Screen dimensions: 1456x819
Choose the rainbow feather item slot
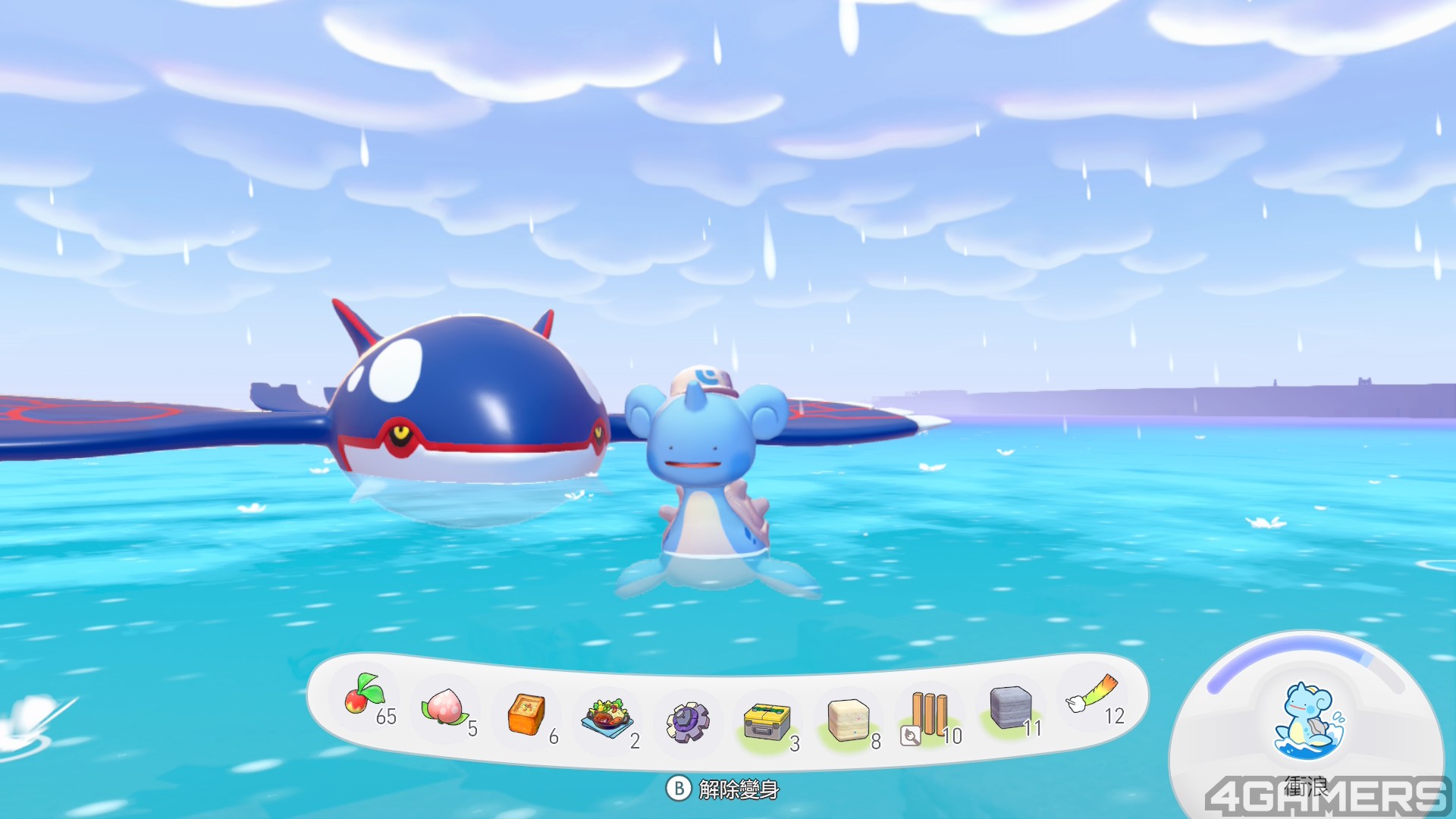point(1092,694)
